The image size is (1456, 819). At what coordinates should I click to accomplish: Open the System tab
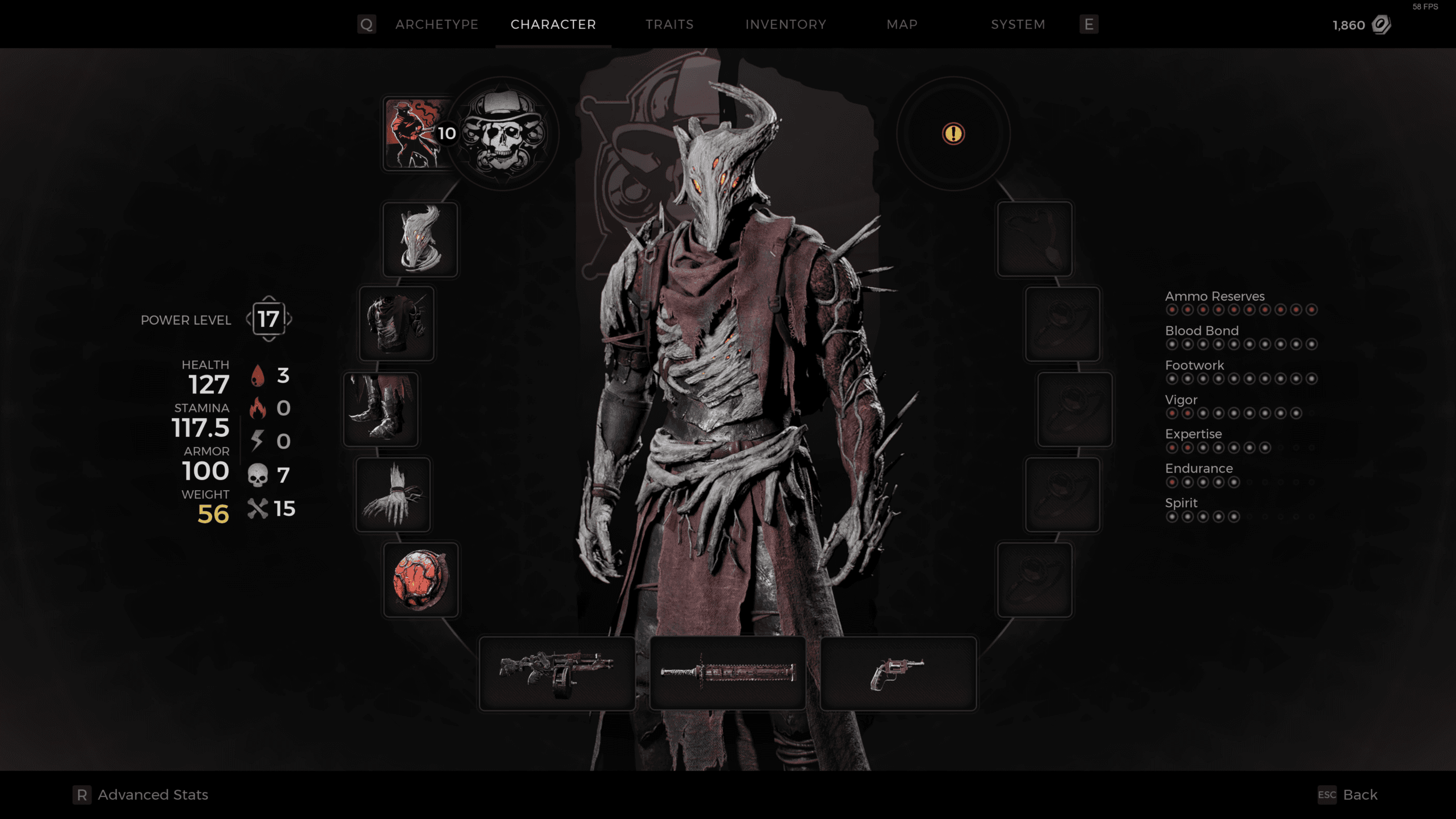[1017, 24]
